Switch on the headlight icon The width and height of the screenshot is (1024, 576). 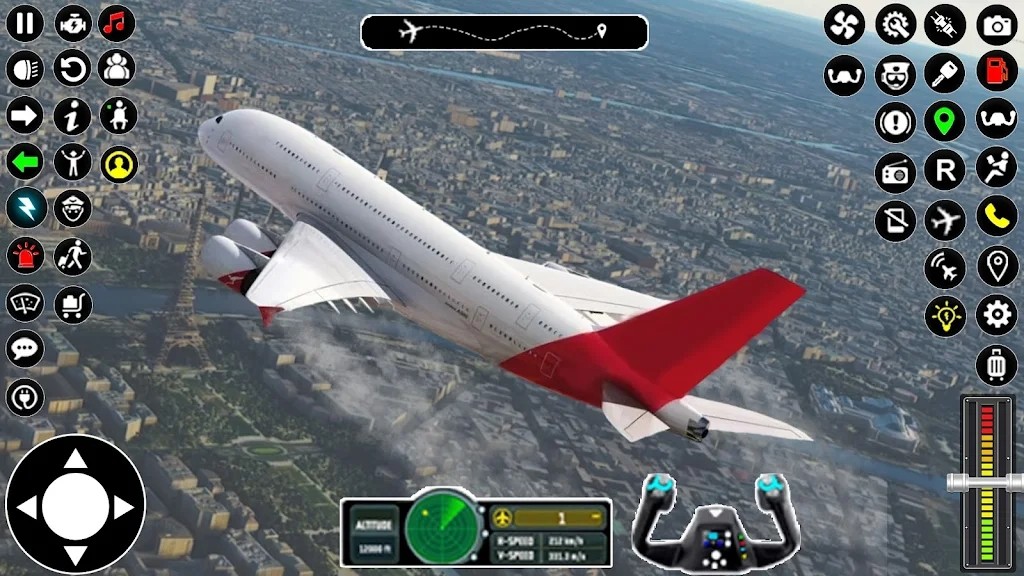click(x=26, y=69)
